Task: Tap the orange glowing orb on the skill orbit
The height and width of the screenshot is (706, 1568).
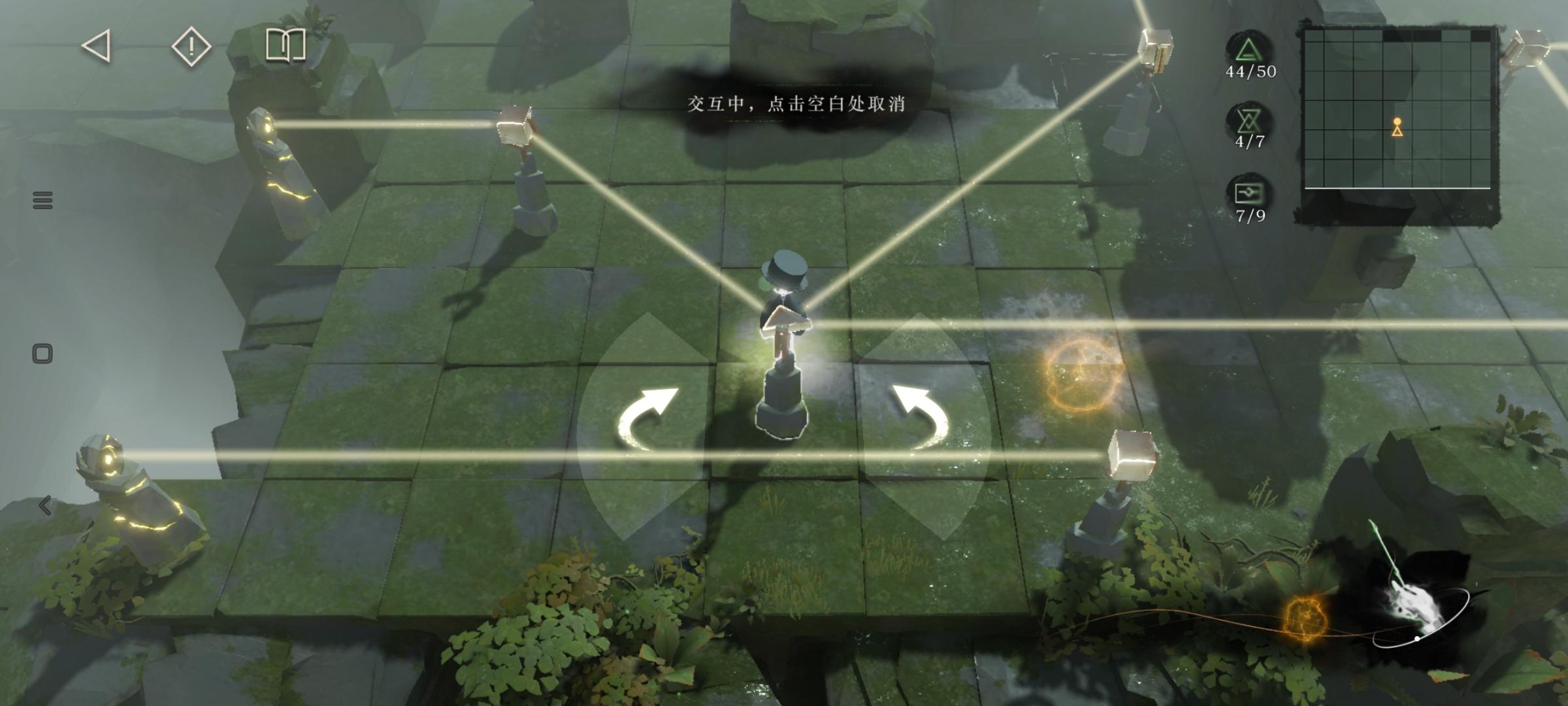Action: click(1304, 617)
